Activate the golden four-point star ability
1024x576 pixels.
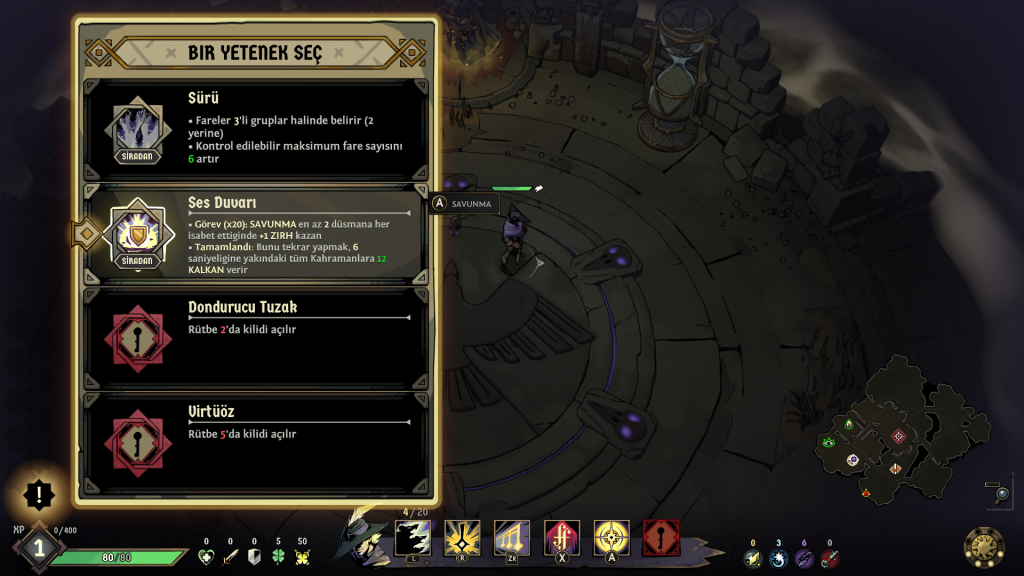(462, 538)
